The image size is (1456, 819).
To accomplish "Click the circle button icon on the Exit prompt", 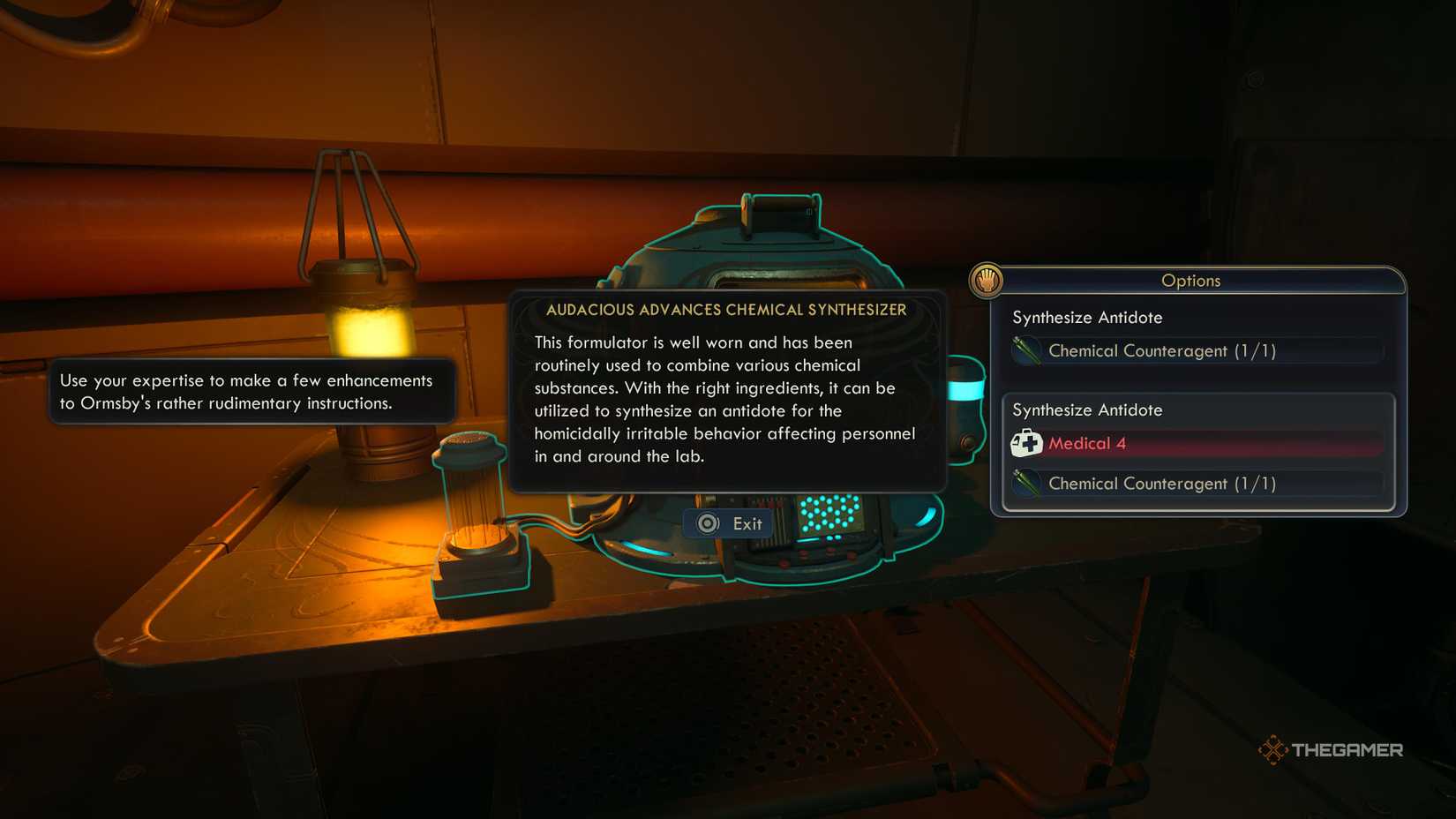I will [707, 522].
